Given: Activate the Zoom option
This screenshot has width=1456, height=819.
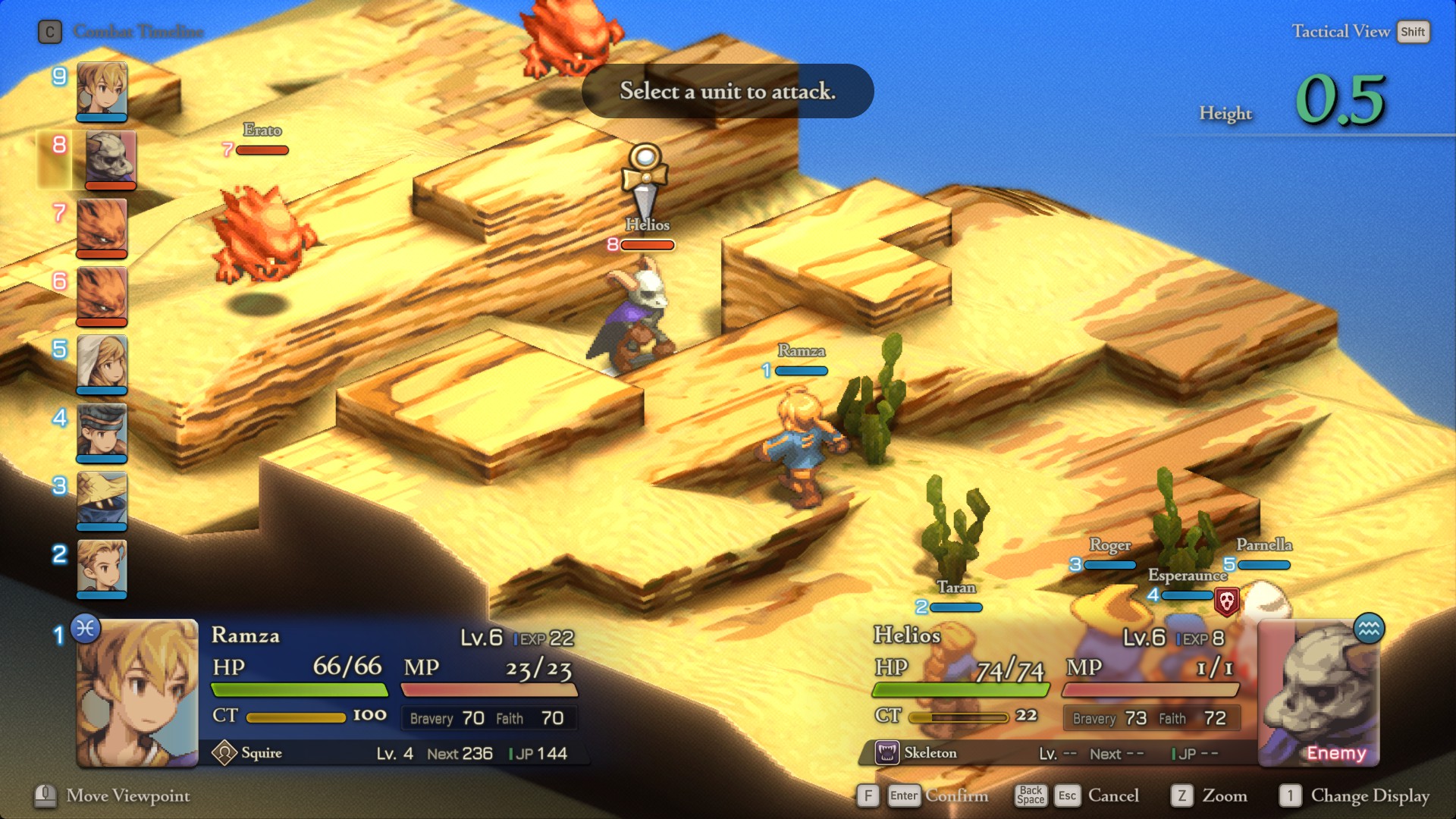Looking at the screenshot, I should 1223,795.
